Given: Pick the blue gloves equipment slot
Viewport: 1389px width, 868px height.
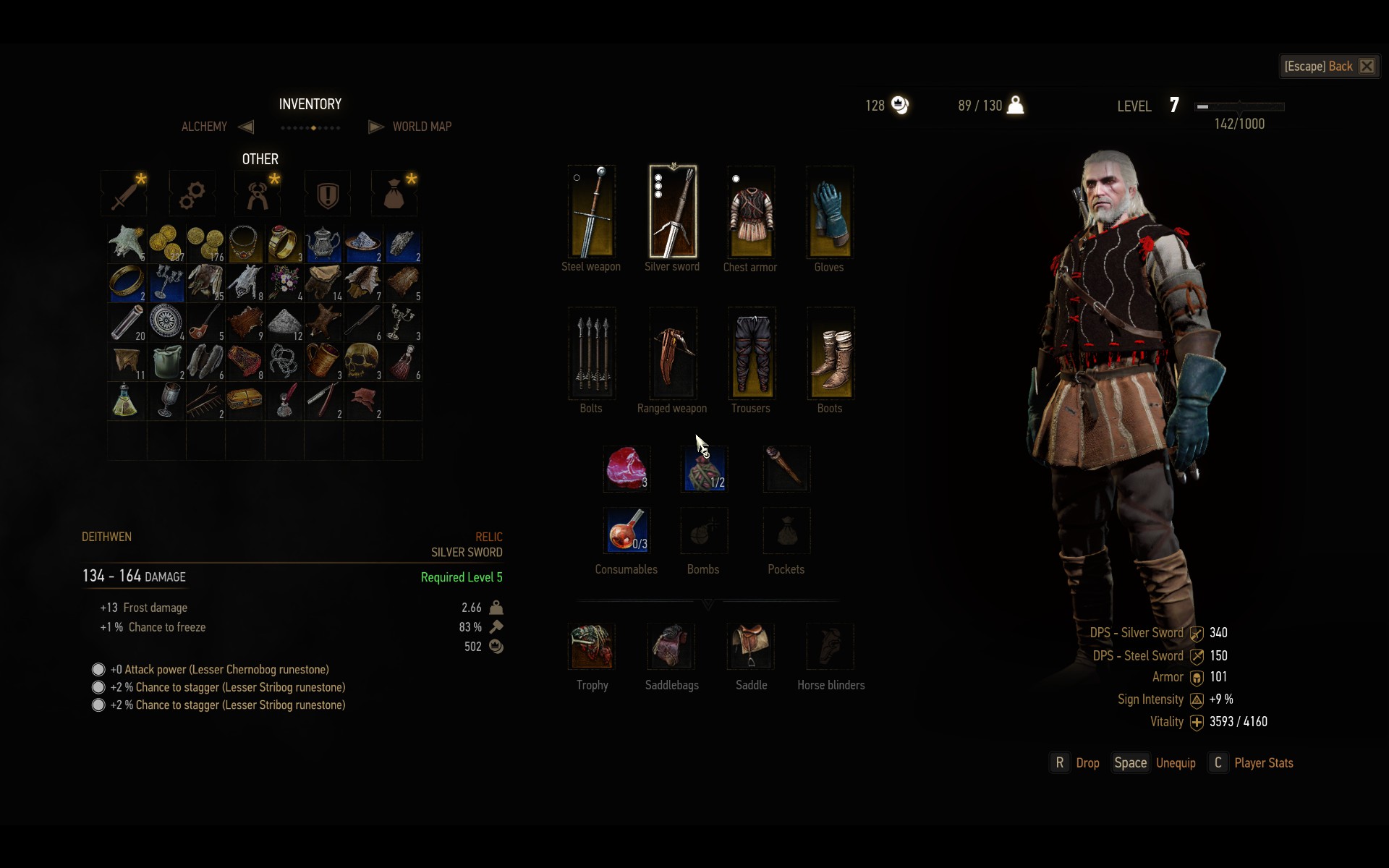Looking at the screenshot, I should pos(830,212).
